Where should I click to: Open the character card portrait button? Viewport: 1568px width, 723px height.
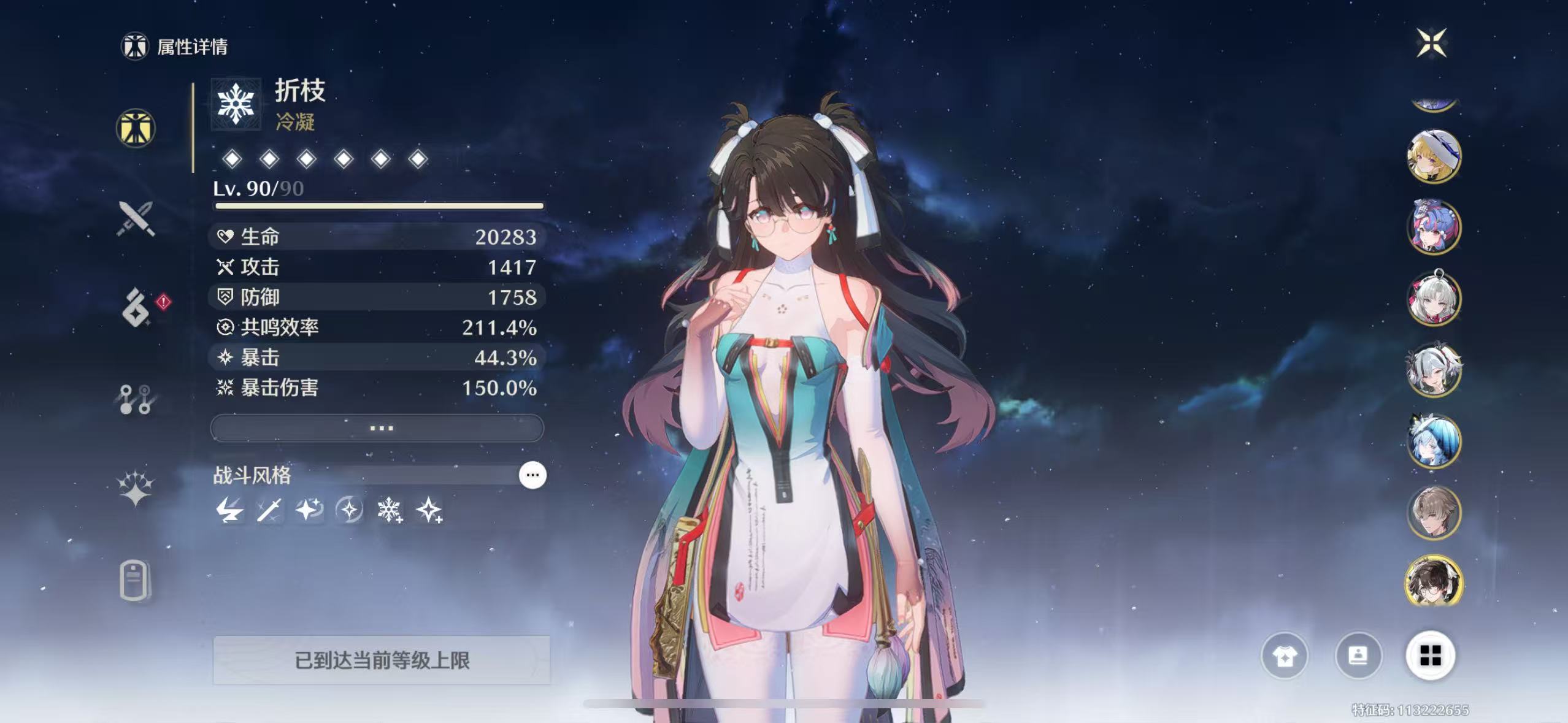(1358, 656)
